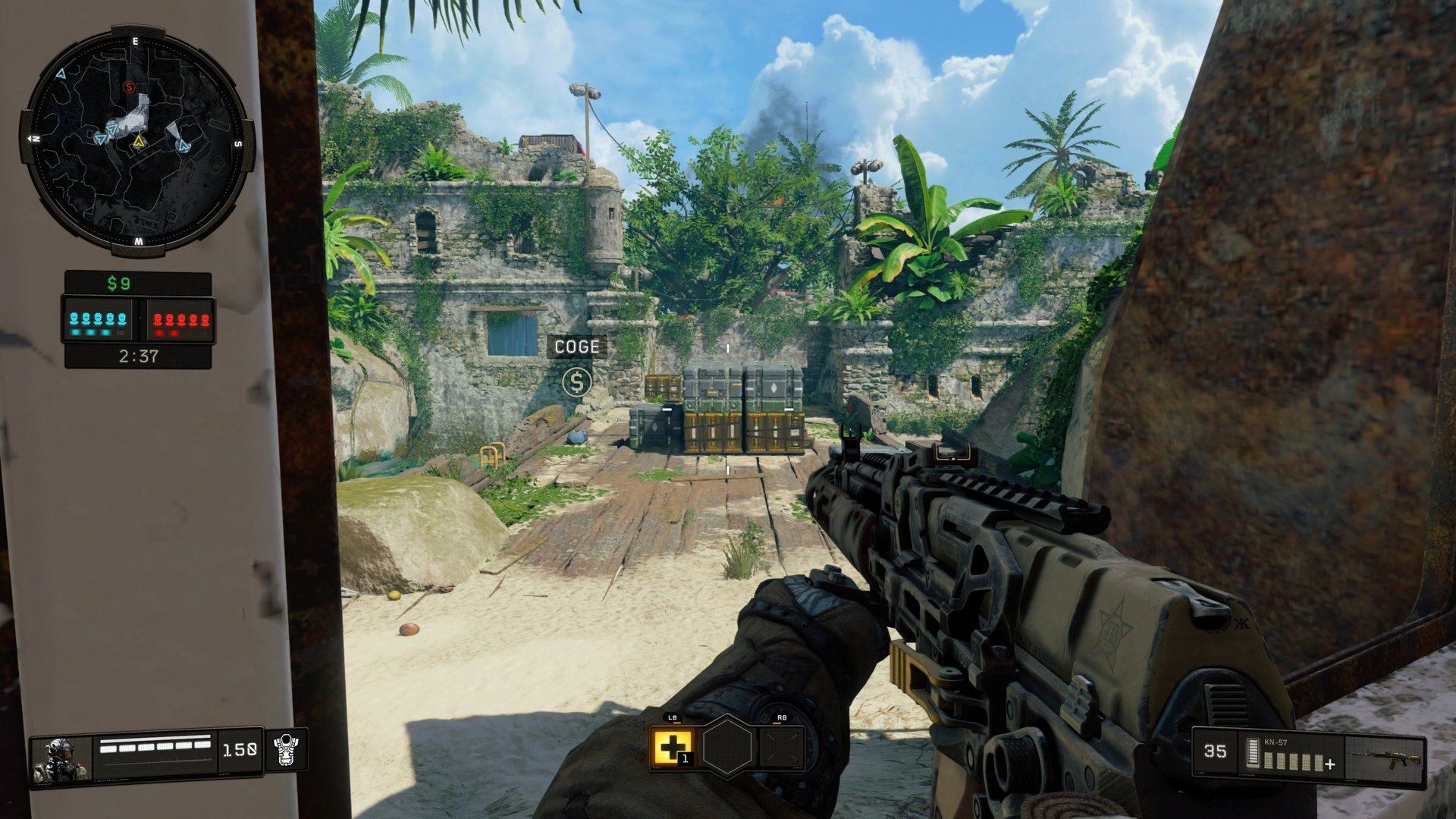This screenshot has height=819, width=1456.
Task: Click the $9 money counter
Action: click(119, 283)
